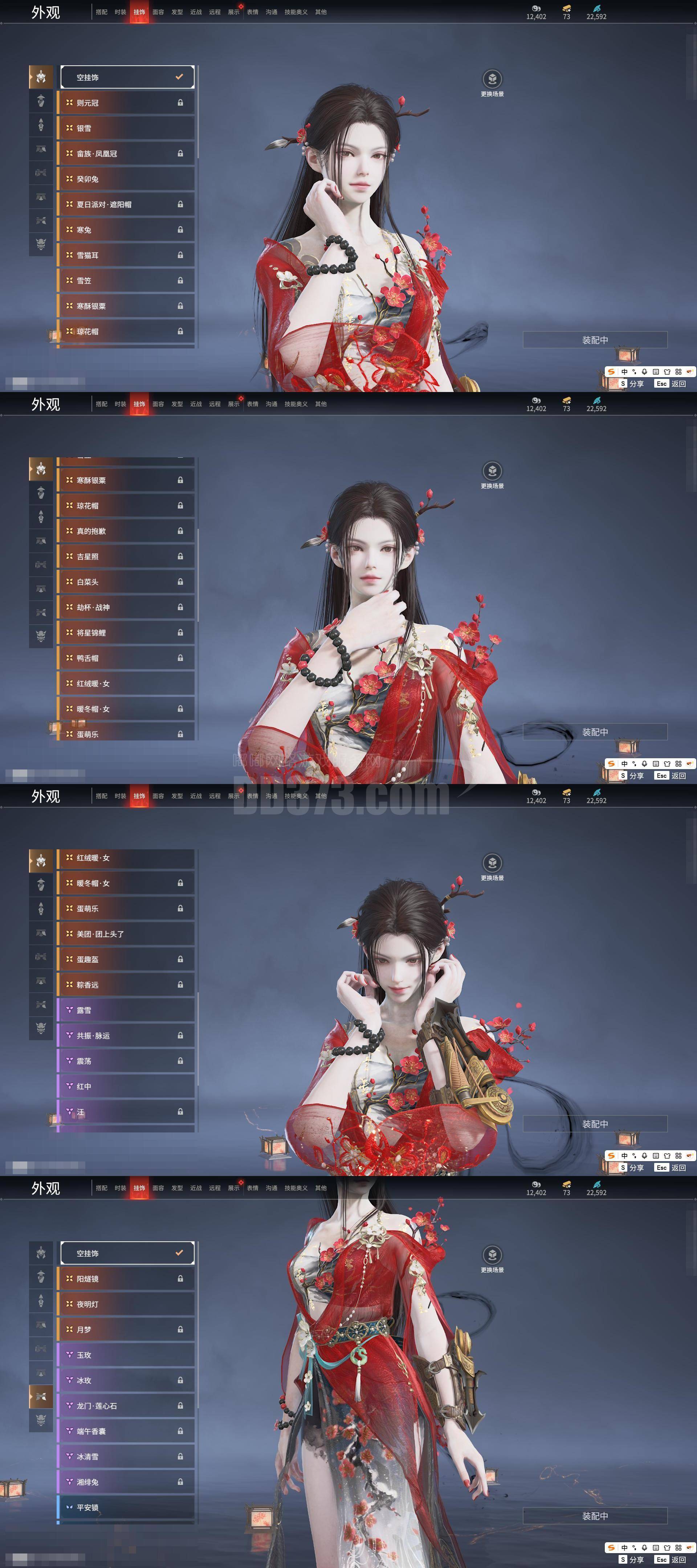Click the keyboard icon in the input bar

point(656,372)
